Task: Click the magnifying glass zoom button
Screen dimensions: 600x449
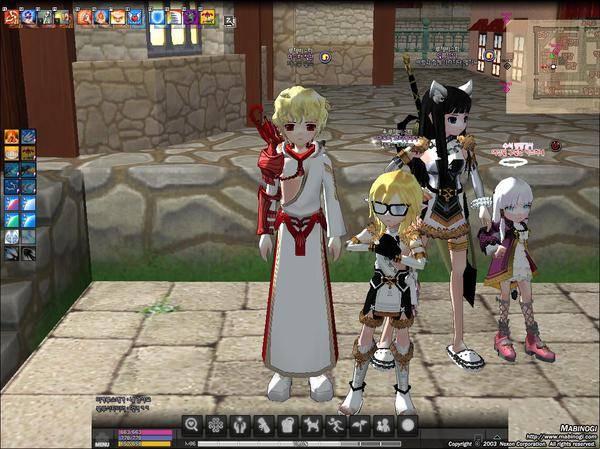Action: [191, 425]
